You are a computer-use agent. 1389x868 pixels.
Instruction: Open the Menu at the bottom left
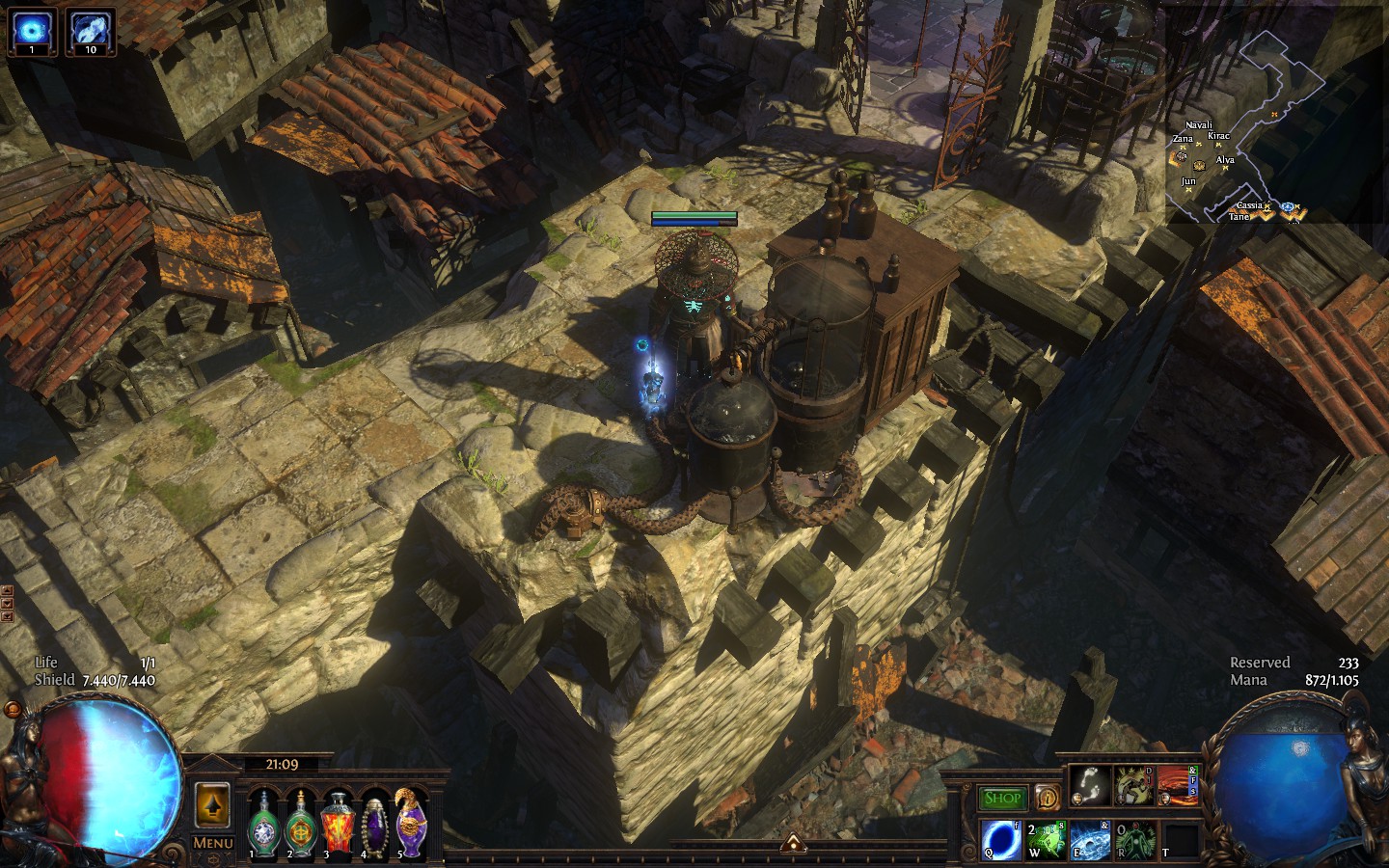211,843
